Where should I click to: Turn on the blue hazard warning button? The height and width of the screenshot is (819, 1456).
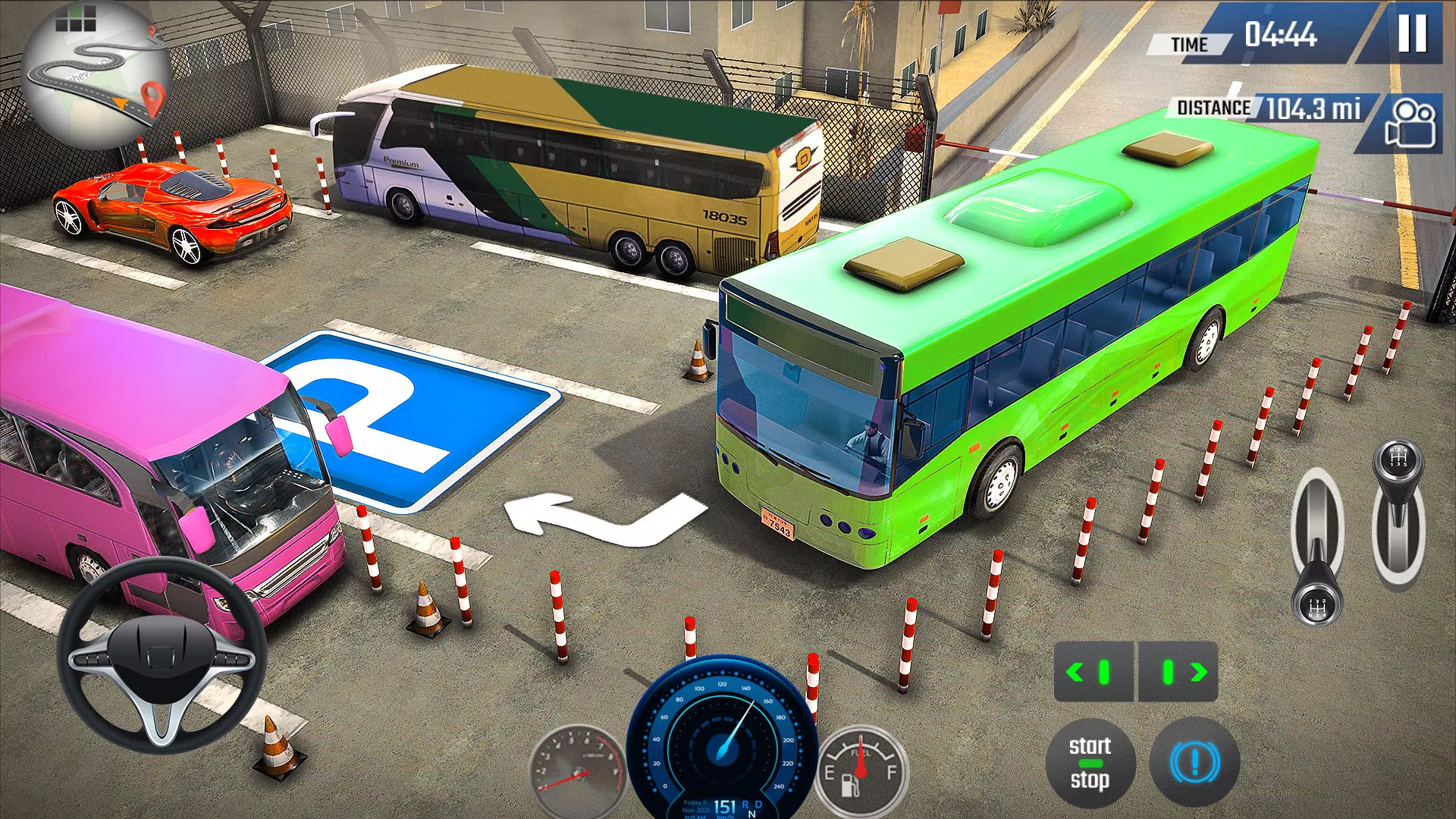pos(1194,763)
